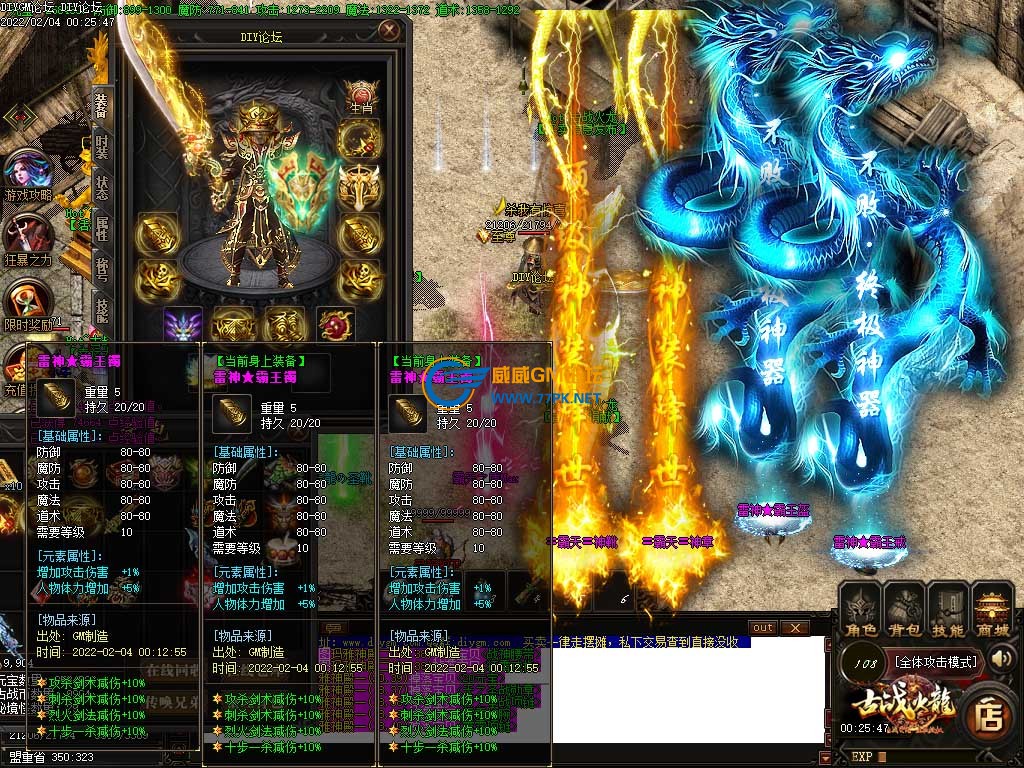The image size is (1024, 768).
Task: Open the 状态 status tab
Action: pyautogui.click(x=102, y=187)
